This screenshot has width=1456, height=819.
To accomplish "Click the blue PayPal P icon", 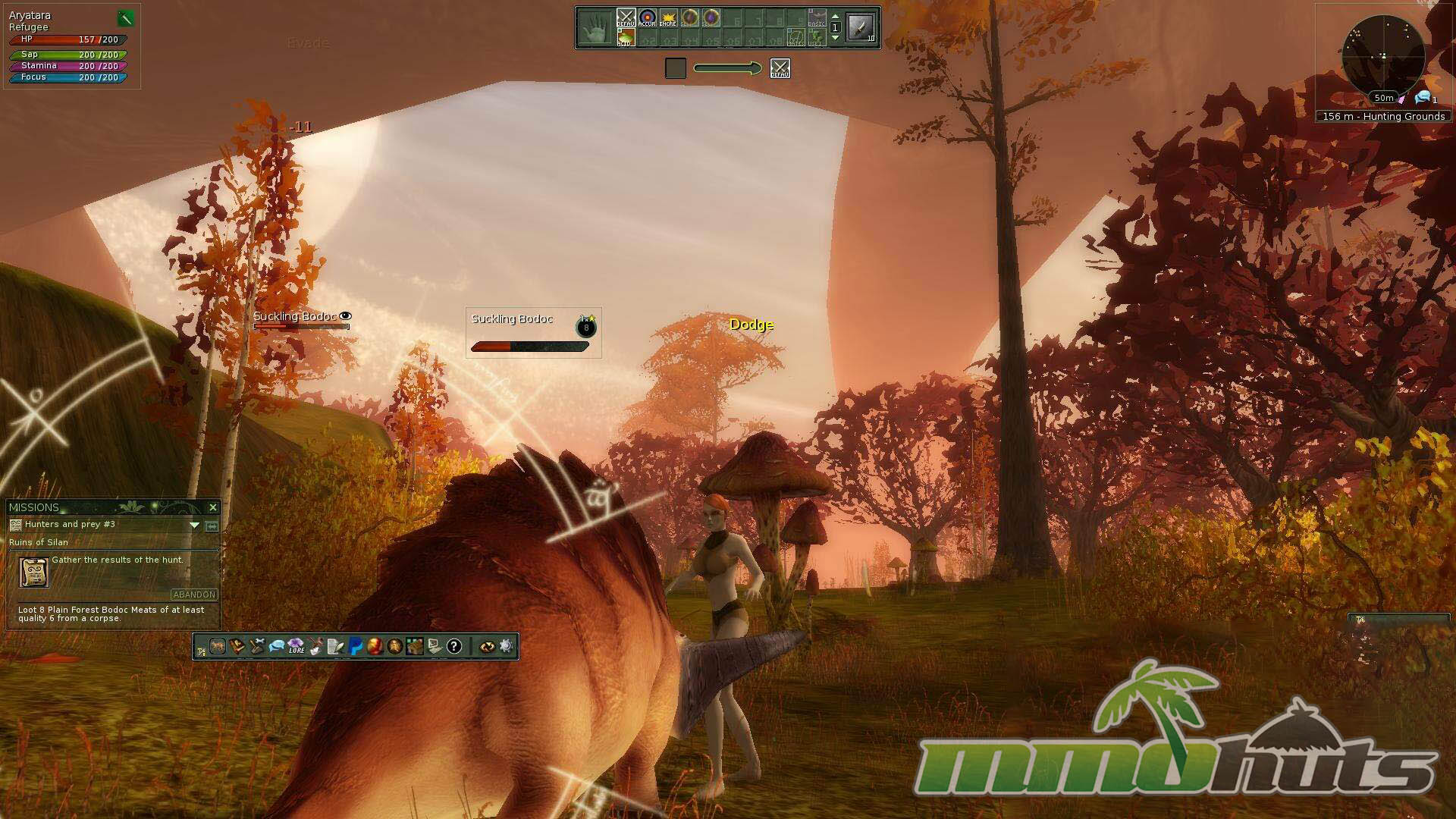I will (356, 646).
